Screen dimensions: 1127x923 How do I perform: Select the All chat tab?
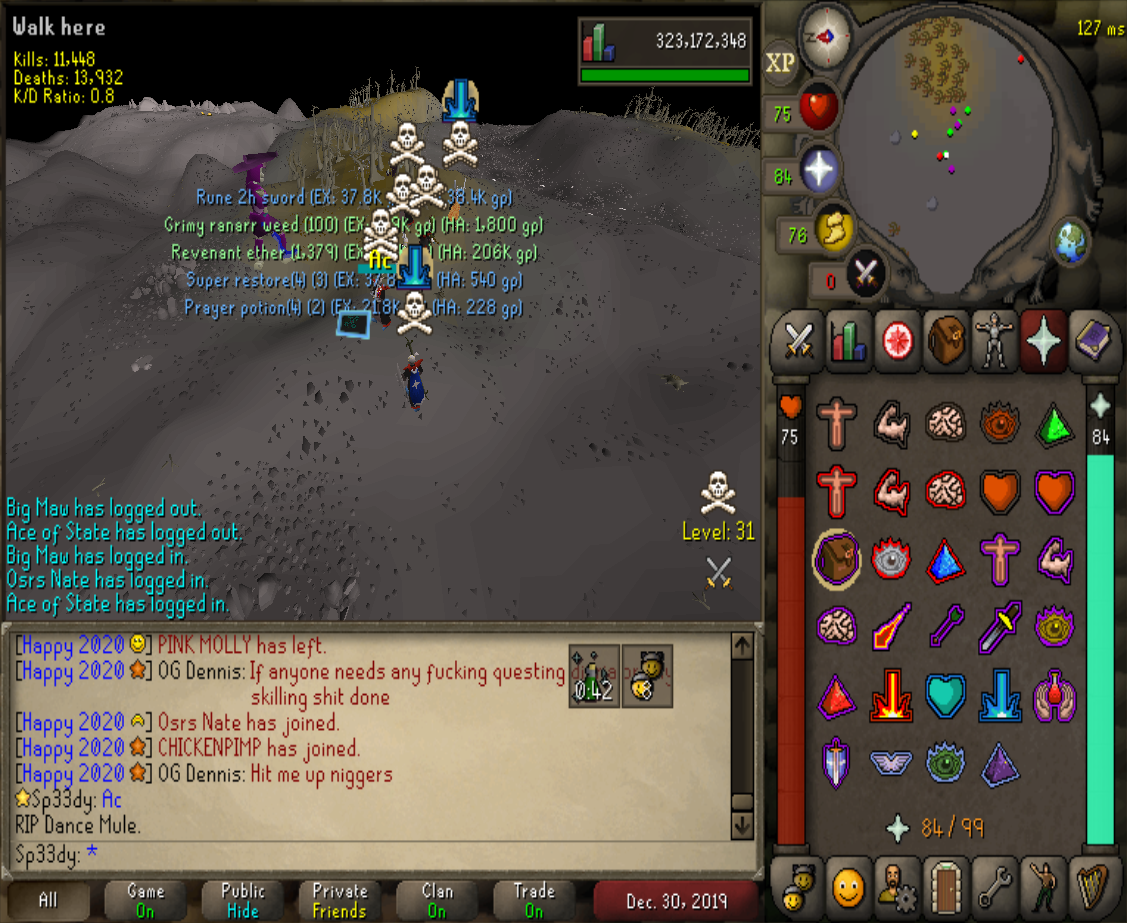(x=48, y=899)
